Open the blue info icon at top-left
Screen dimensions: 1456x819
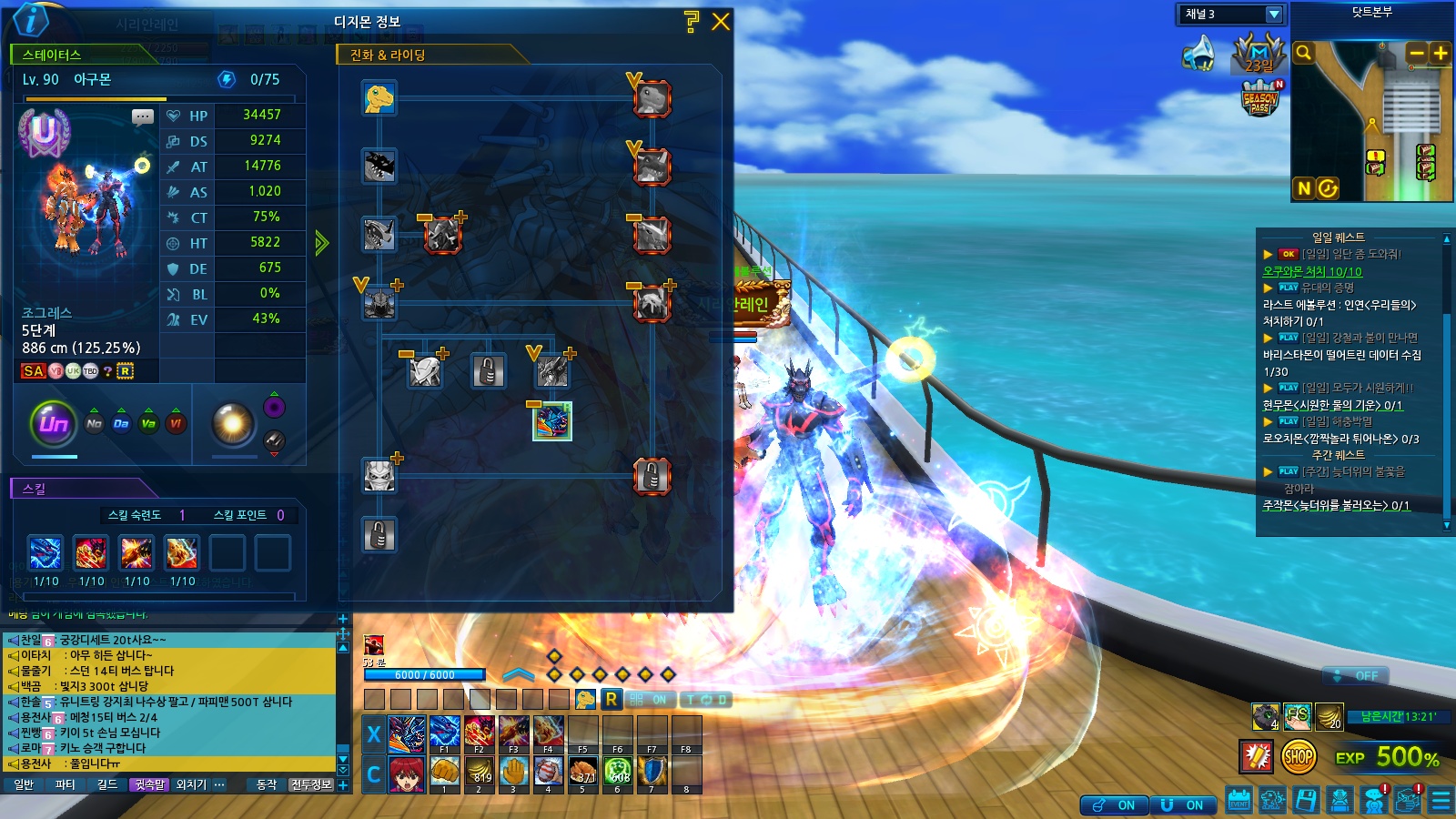point(31,19)
